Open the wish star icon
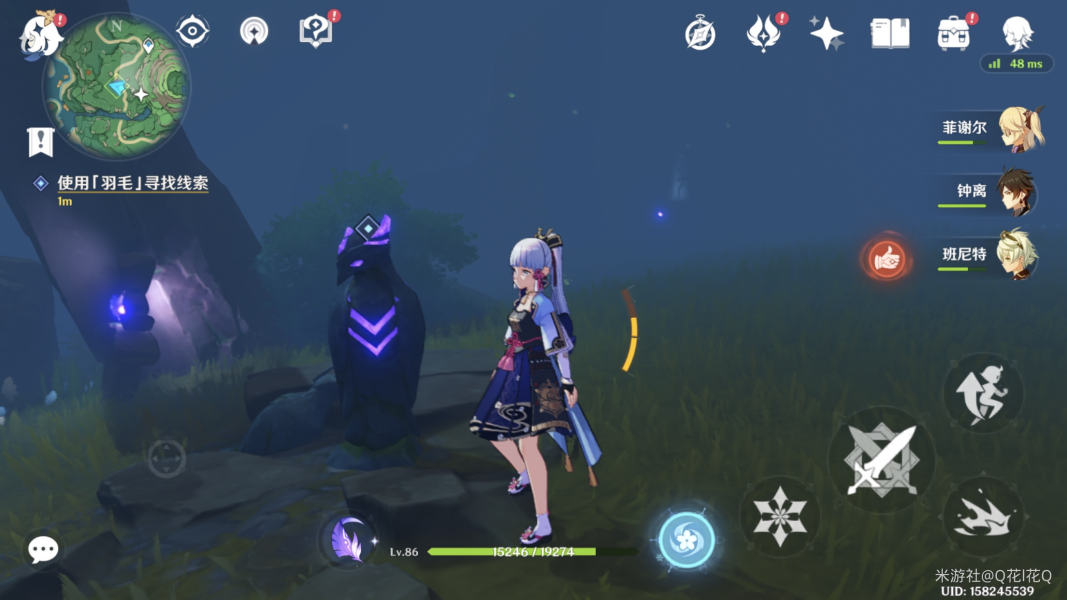The height and width of the screenshot is (600, 1067). tap(826, 34)
